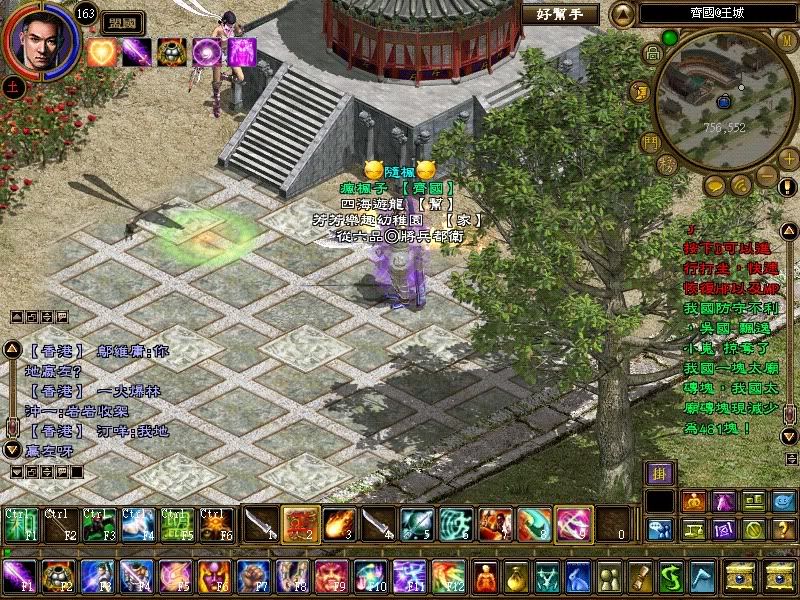
Task: Activate the fireball skill in slot 3
Action: tap(336, 523)
